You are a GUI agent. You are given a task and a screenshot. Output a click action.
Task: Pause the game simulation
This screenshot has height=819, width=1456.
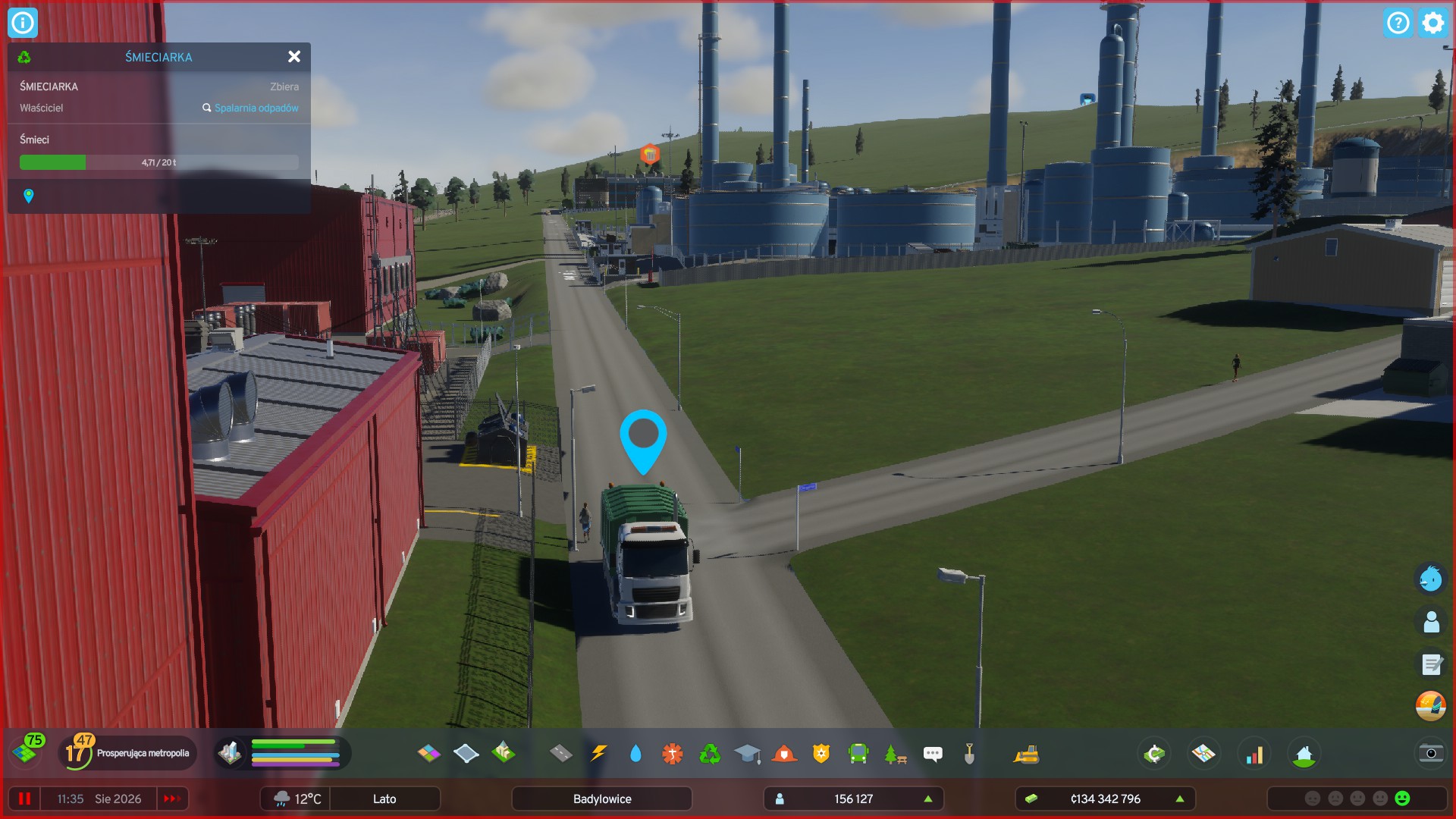(25, 799)
